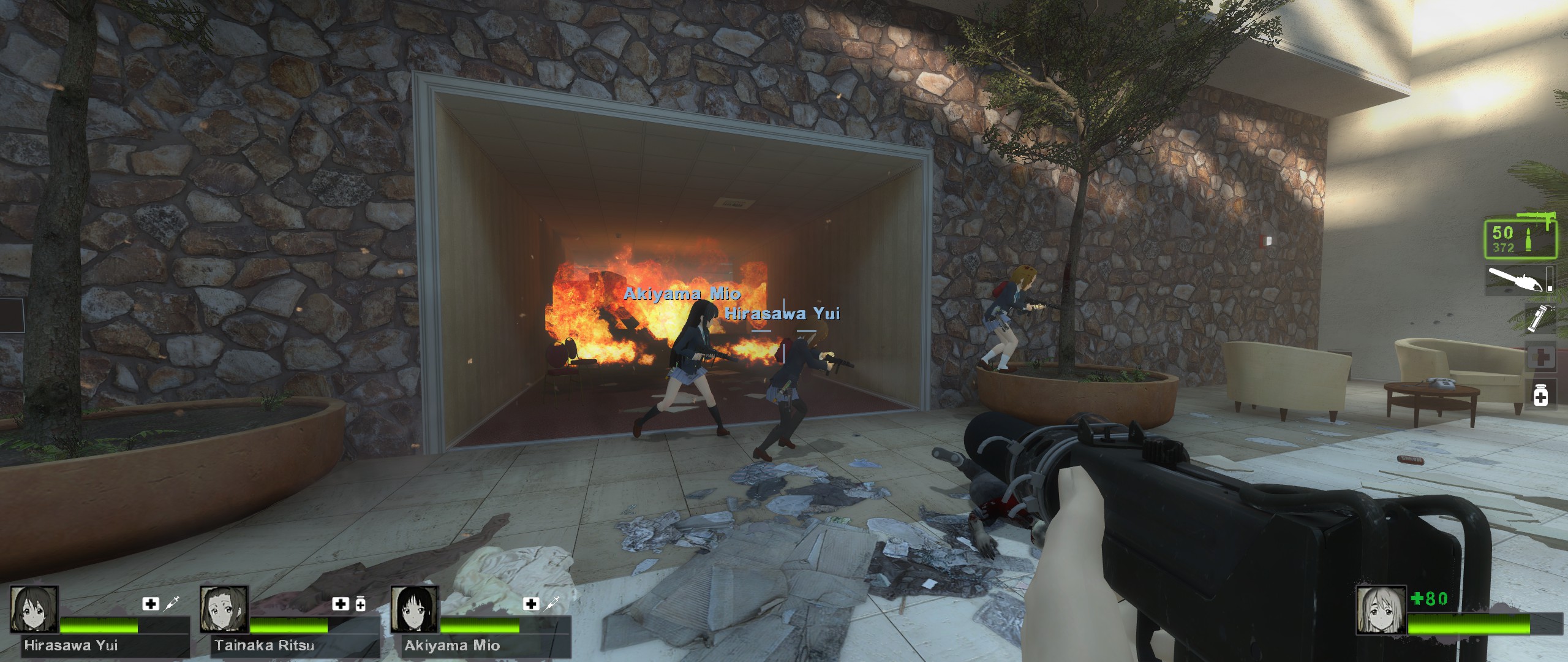Click Tainaka Ritsu's pill bottle icon
The height and width of the screenshot is (662, 1568).
(x=360, y=604)
